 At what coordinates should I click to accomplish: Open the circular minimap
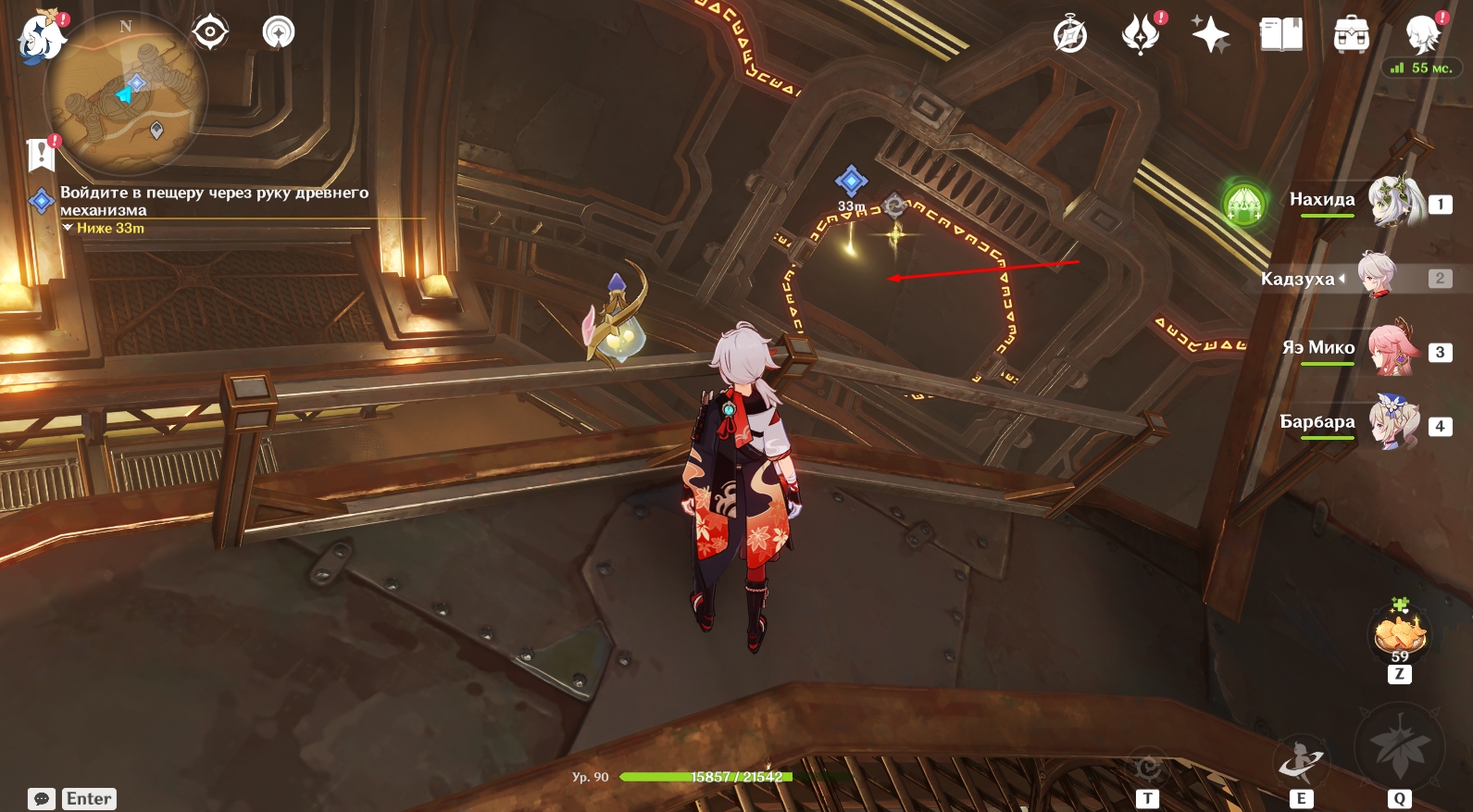127,94
